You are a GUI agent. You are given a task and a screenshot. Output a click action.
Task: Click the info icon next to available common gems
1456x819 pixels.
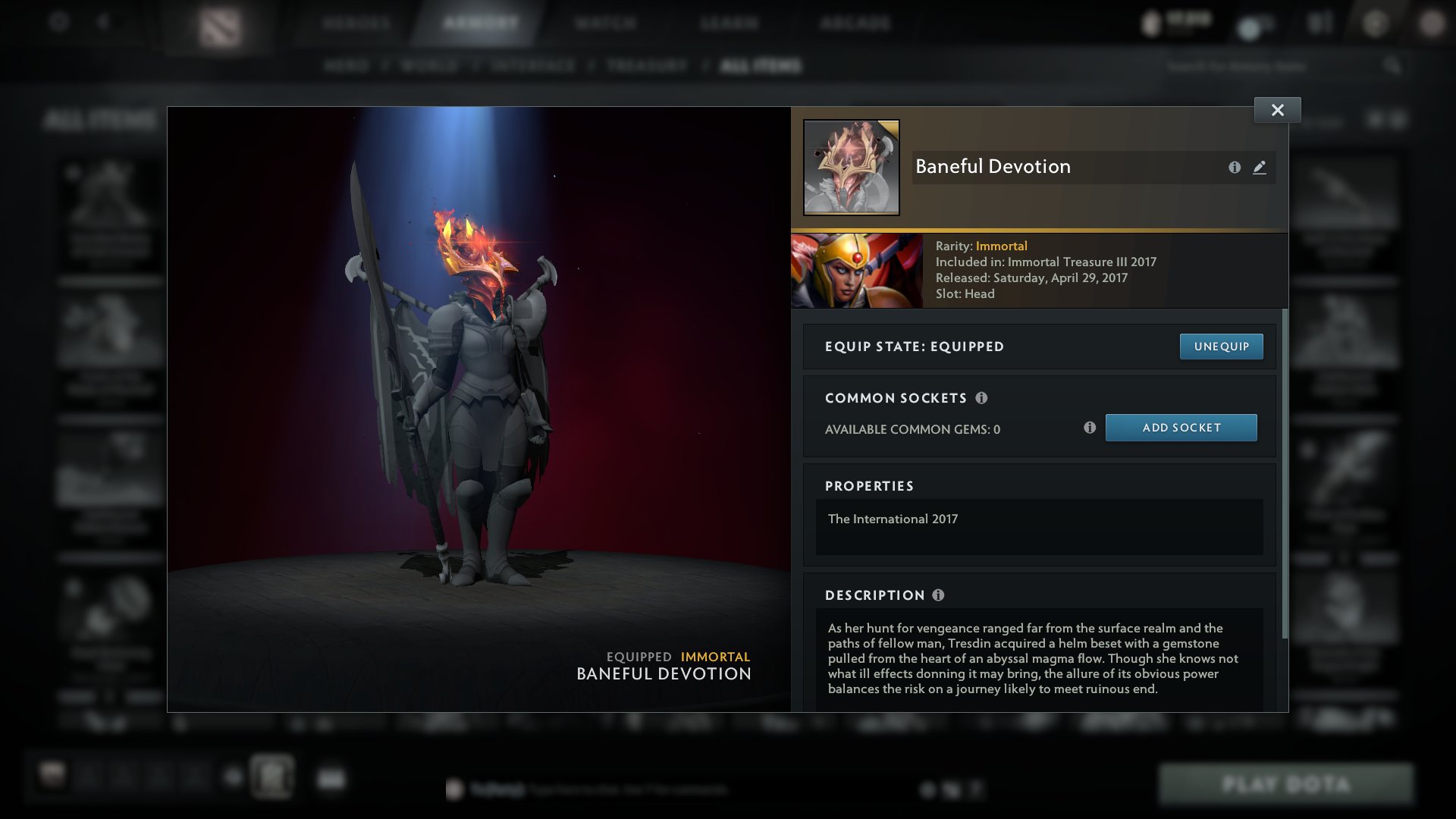coord(1090,428)
